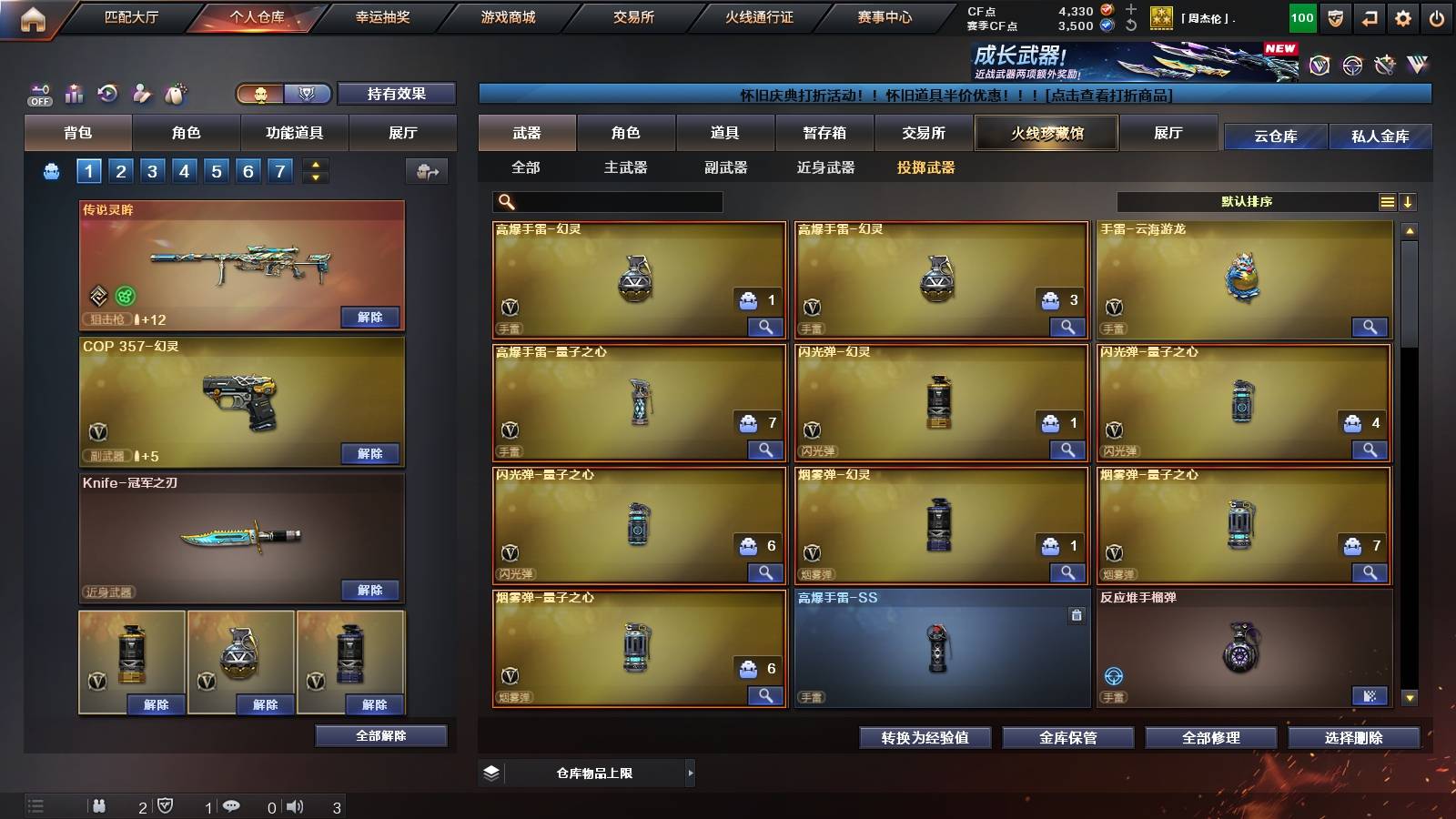Viewport: 1456px width, 819px height.
Task: Toggle the OFF key switch above the sidebar
Action: tap(38, 94)
